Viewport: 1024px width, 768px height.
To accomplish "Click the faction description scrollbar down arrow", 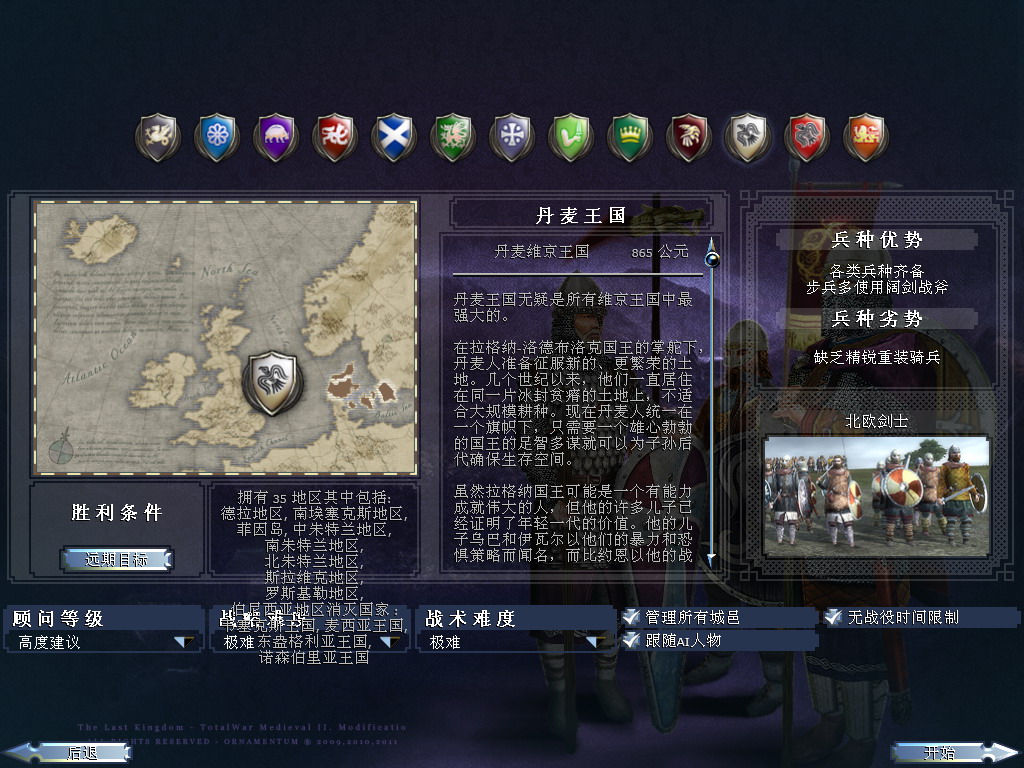I will tap(712, 560).
